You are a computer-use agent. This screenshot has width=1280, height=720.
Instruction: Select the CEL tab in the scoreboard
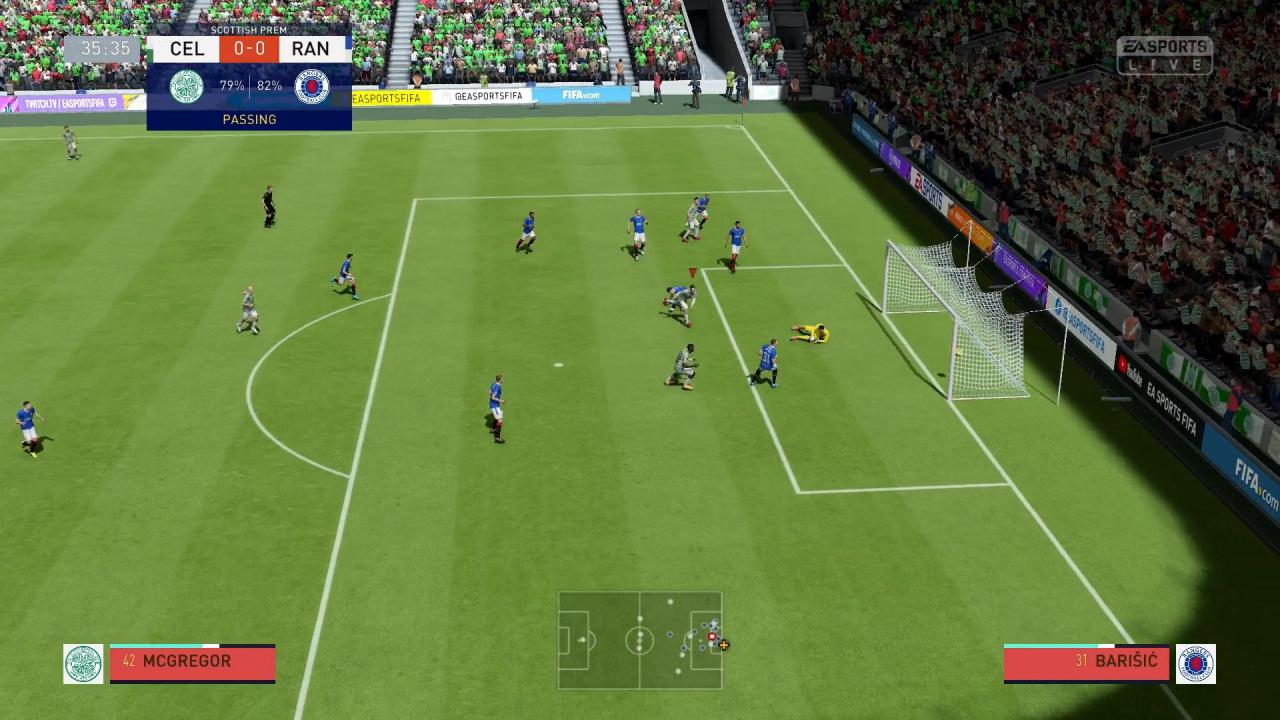click(x=186, y=48)
